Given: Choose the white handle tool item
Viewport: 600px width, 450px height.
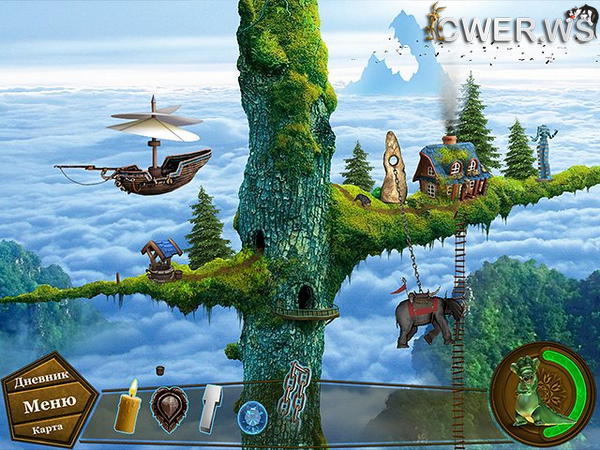Looking at the screenshot, I should [212, 408].
